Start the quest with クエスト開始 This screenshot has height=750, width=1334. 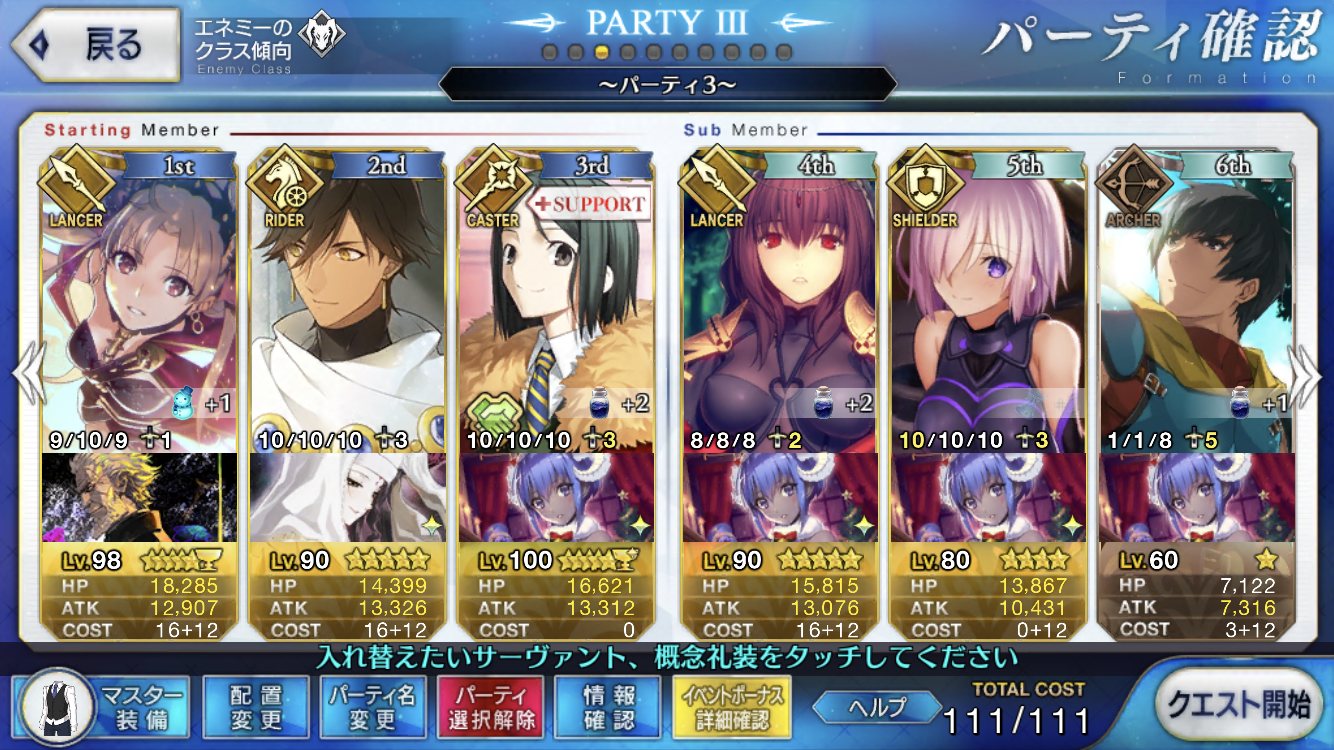tap(1238, 705)
